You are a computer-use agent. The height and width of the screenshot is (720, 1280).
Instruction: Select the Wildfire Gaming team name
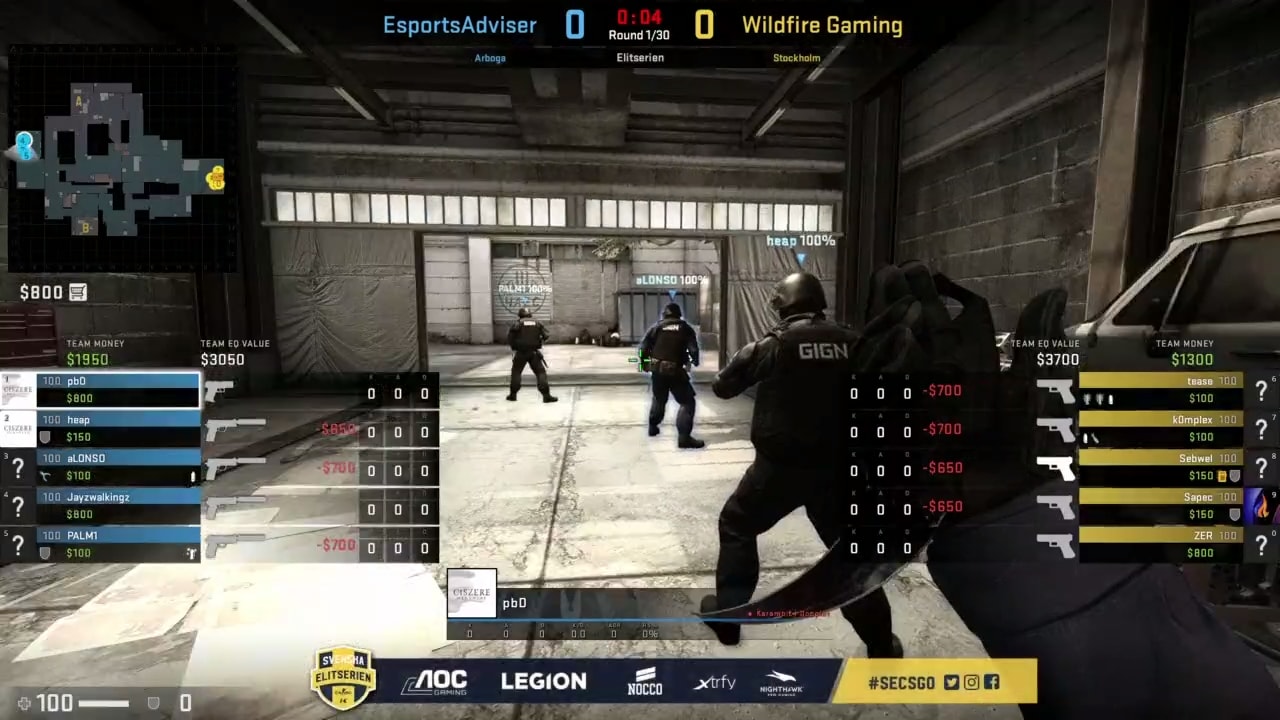(822, 25)
